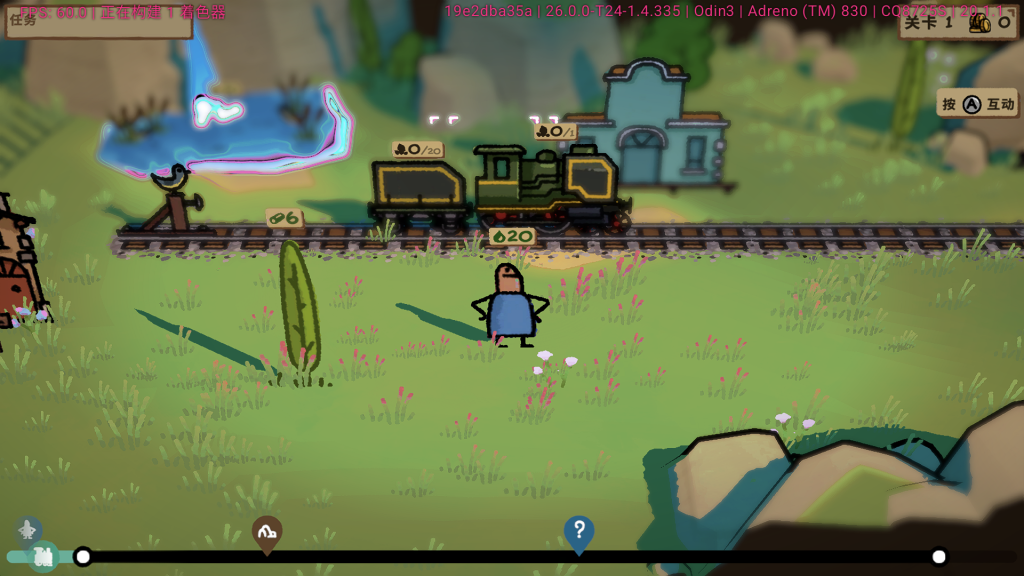Click the green train icon on progress bar
This screenshot has height=576, width=1024.
coord(43,557)
